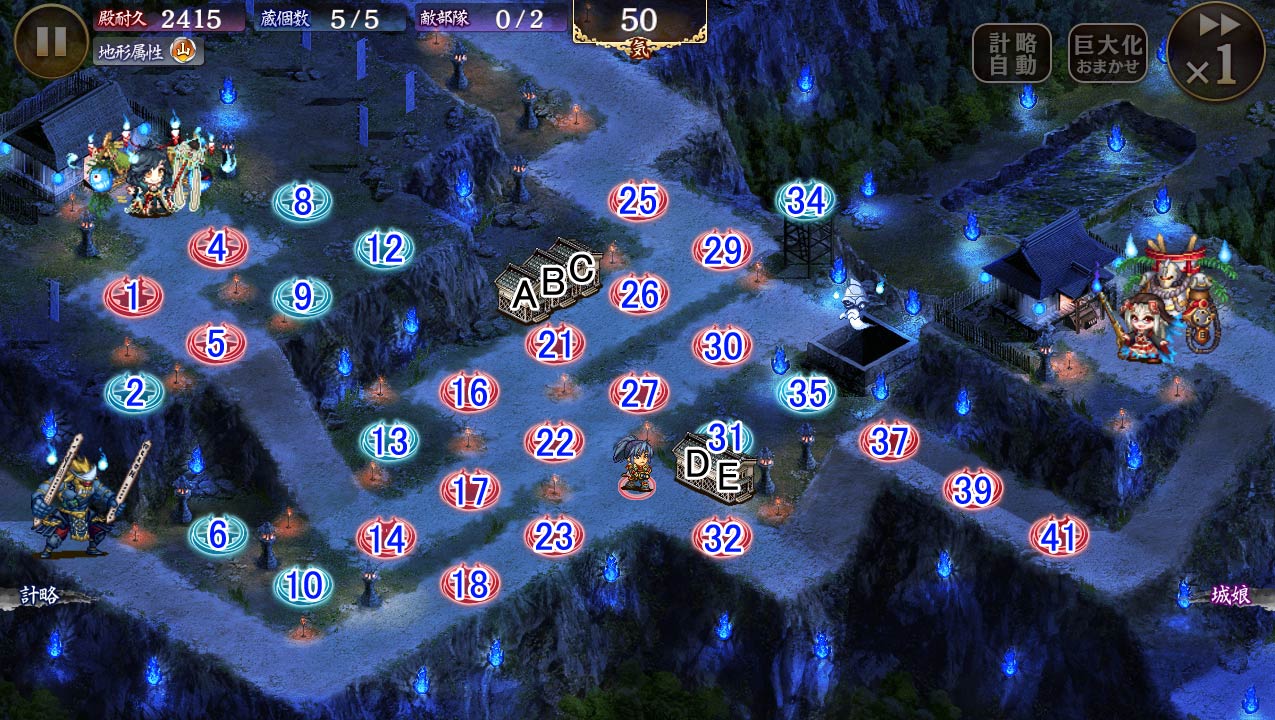Toggle the 巨大化 おまかせ auto-enlarge button
This screenshot has height=720, width=1275.
1107,53
